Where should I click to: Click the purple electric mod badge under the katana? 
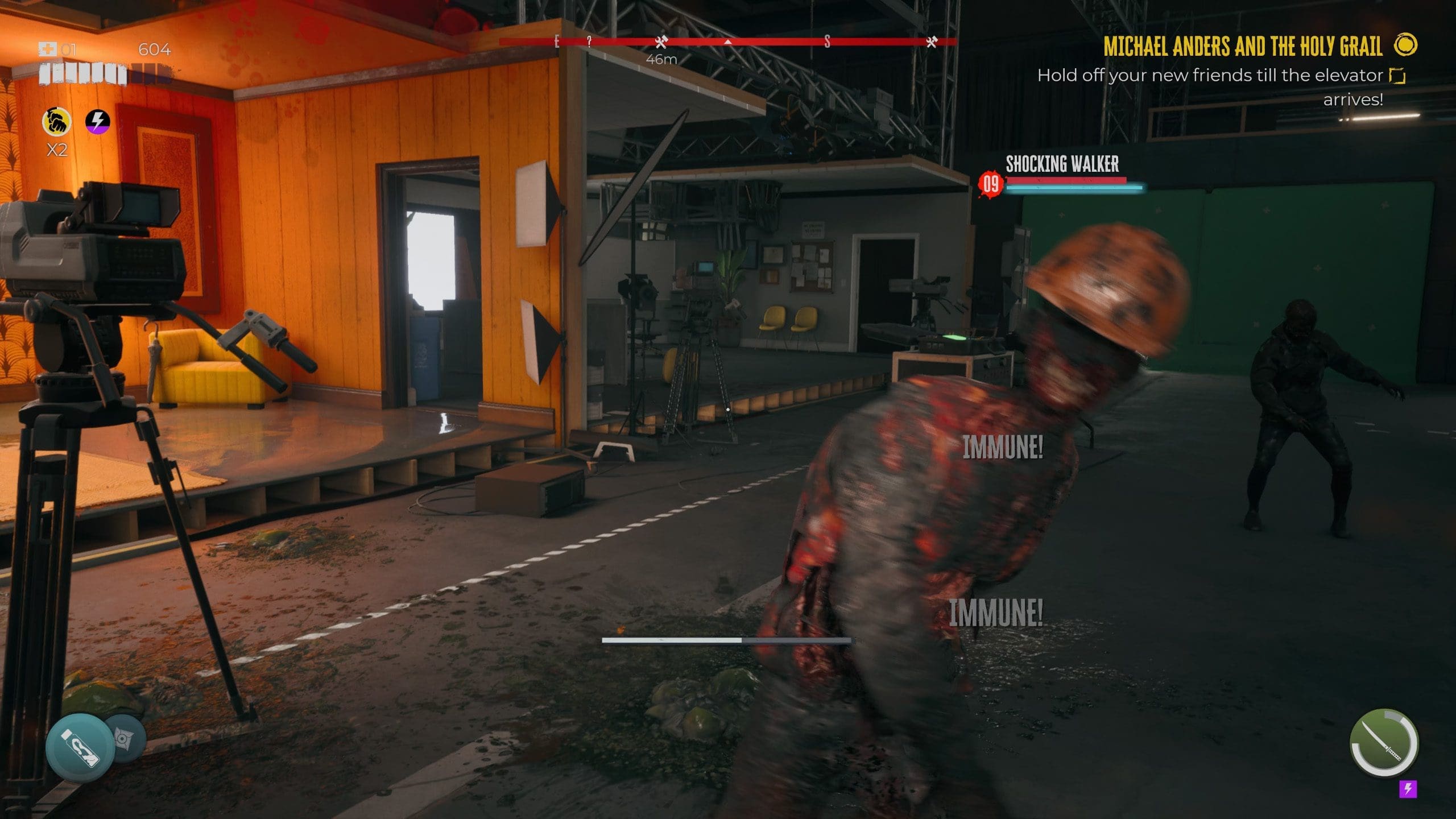1408,789
